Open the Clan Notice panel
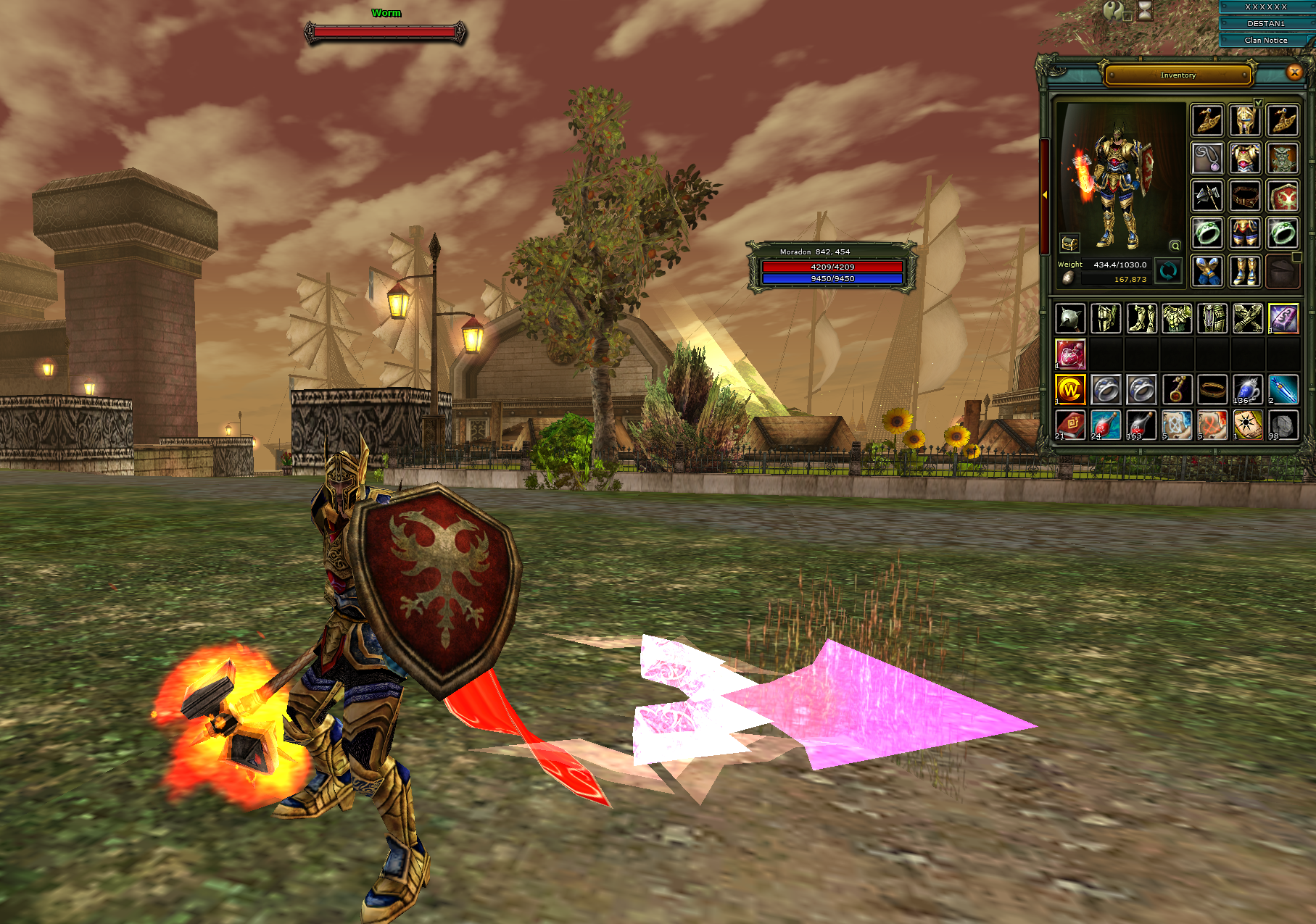 (x=1266, y=41)
